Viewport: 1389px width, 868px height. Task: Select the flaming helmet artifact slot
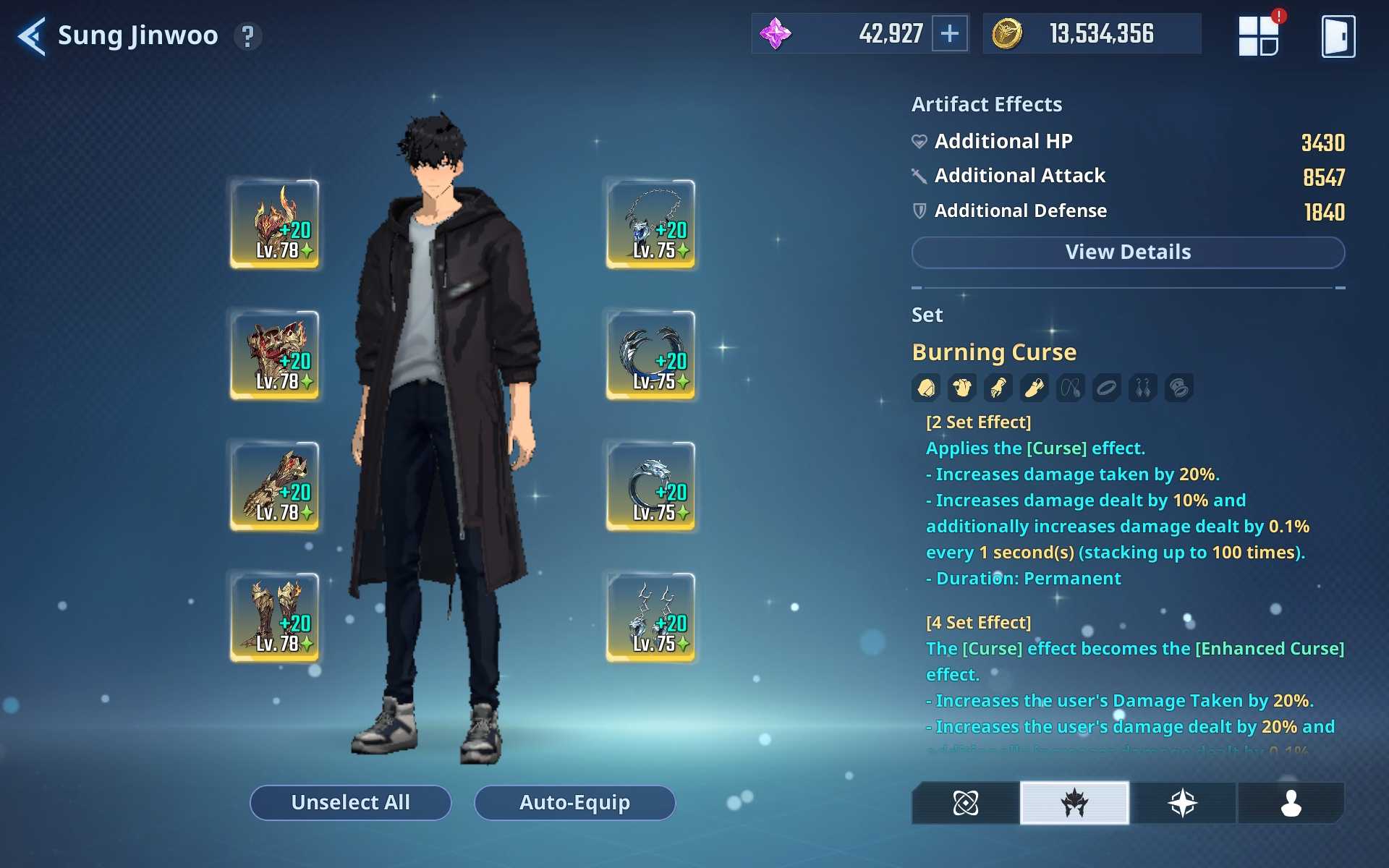[x=275, y=224]
